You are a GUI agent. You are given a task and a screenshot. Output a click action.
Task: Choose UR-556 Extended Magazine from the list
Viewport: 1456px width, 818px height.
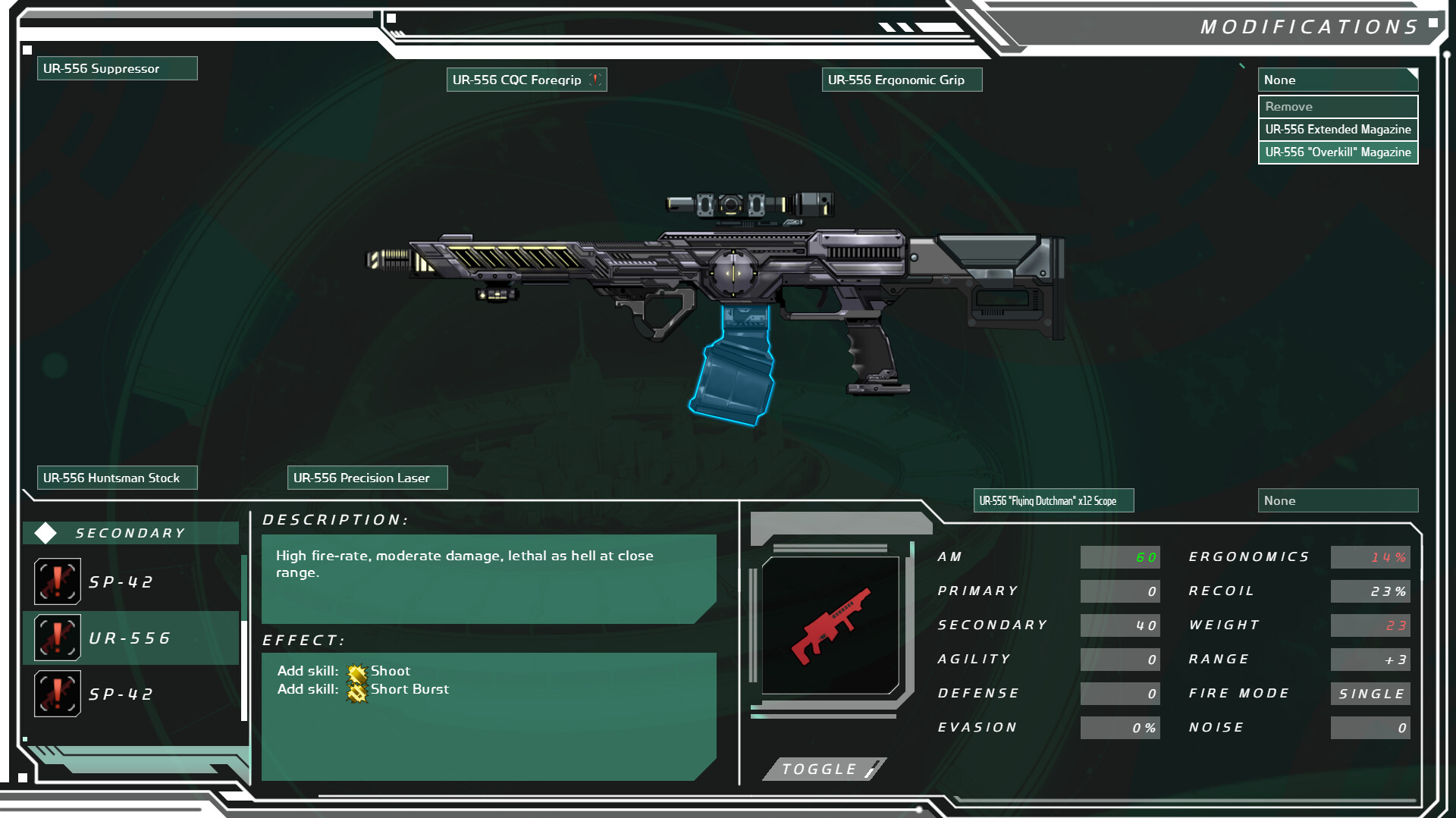coord(1337,129)
